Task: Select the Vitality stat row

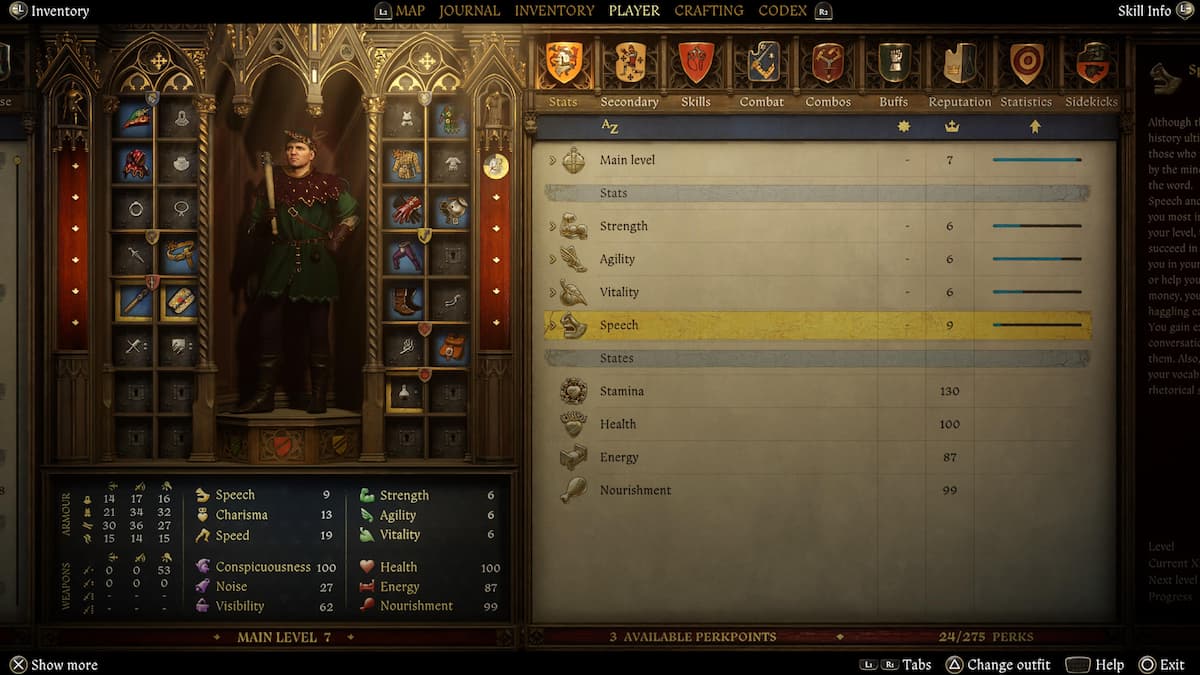Action: [619, 292]
